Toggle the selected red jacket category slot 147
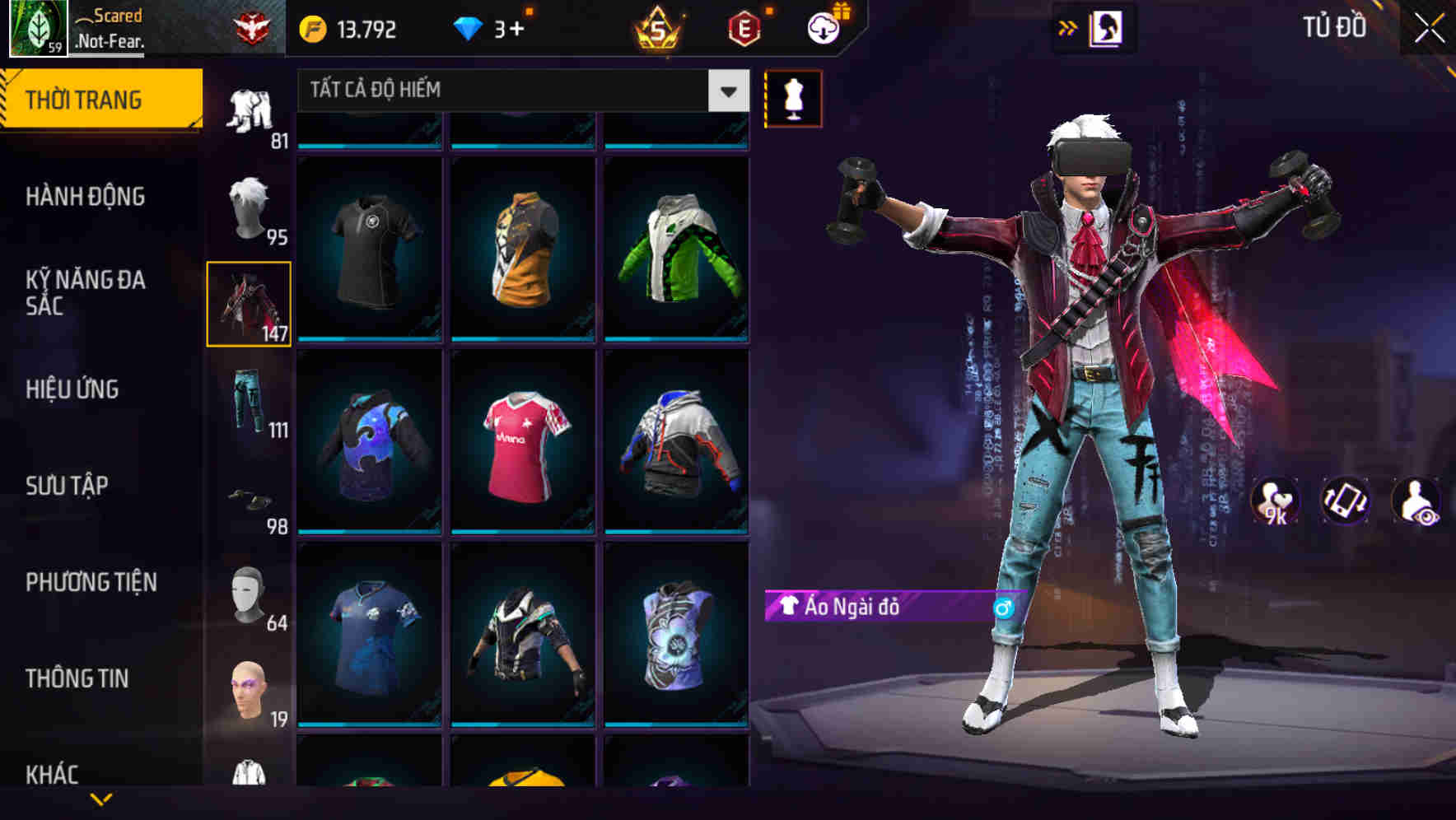 coord(249,302)
